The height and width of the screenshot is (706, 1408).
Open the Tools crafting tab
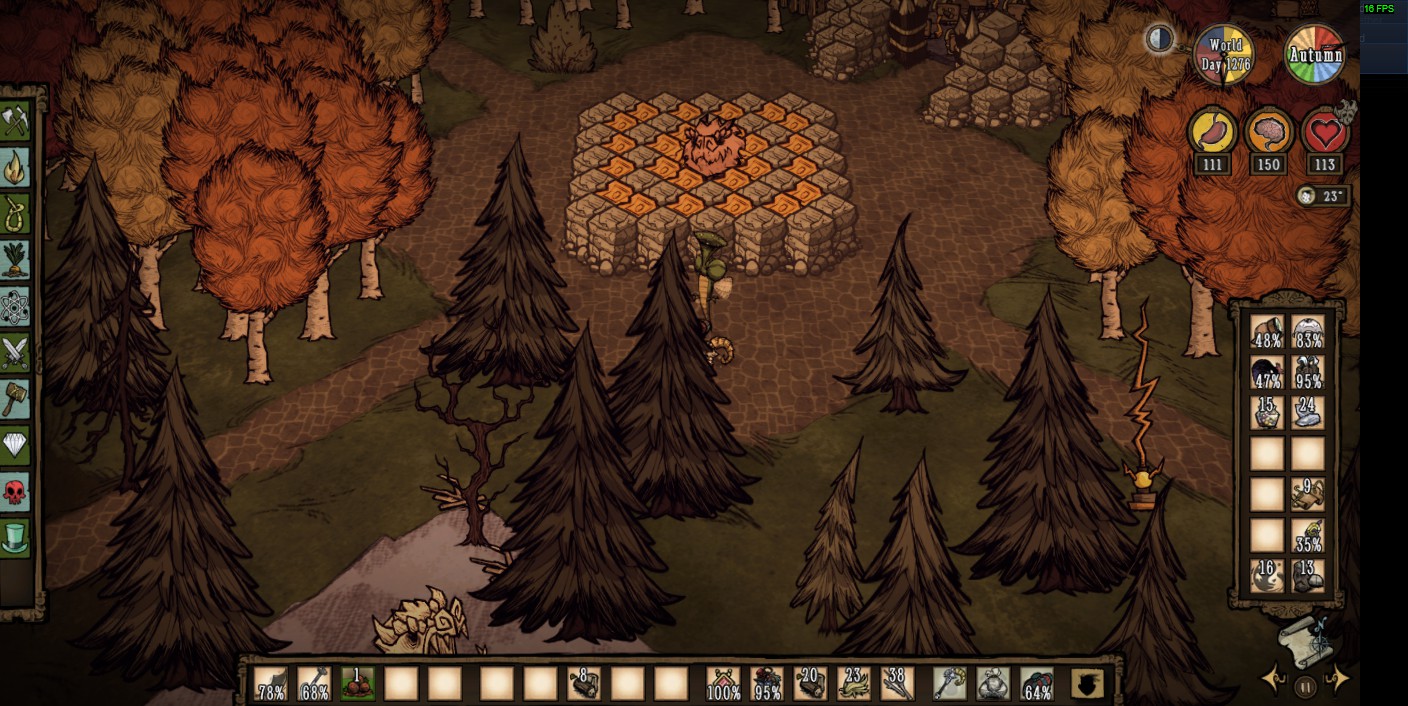tap(16, 122)
